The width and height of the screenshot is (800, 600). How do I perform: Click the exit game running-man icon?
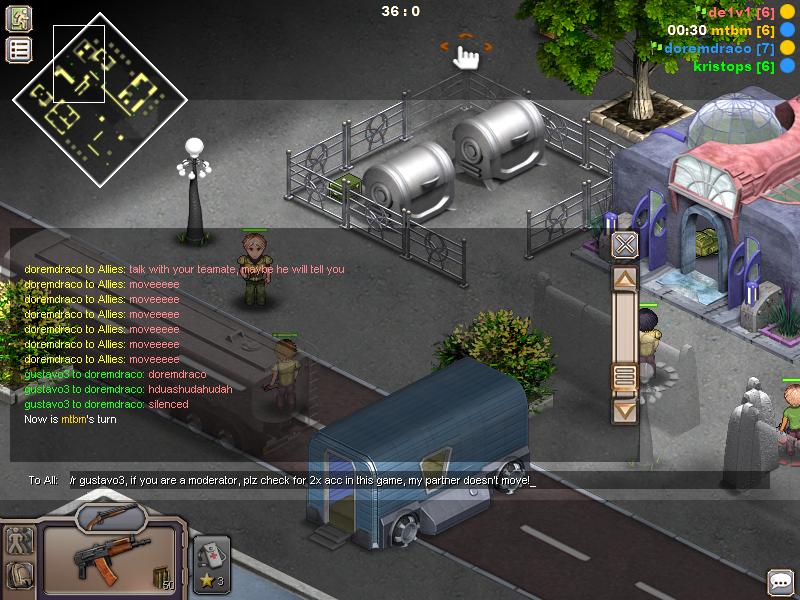click(x=19, y=18)
